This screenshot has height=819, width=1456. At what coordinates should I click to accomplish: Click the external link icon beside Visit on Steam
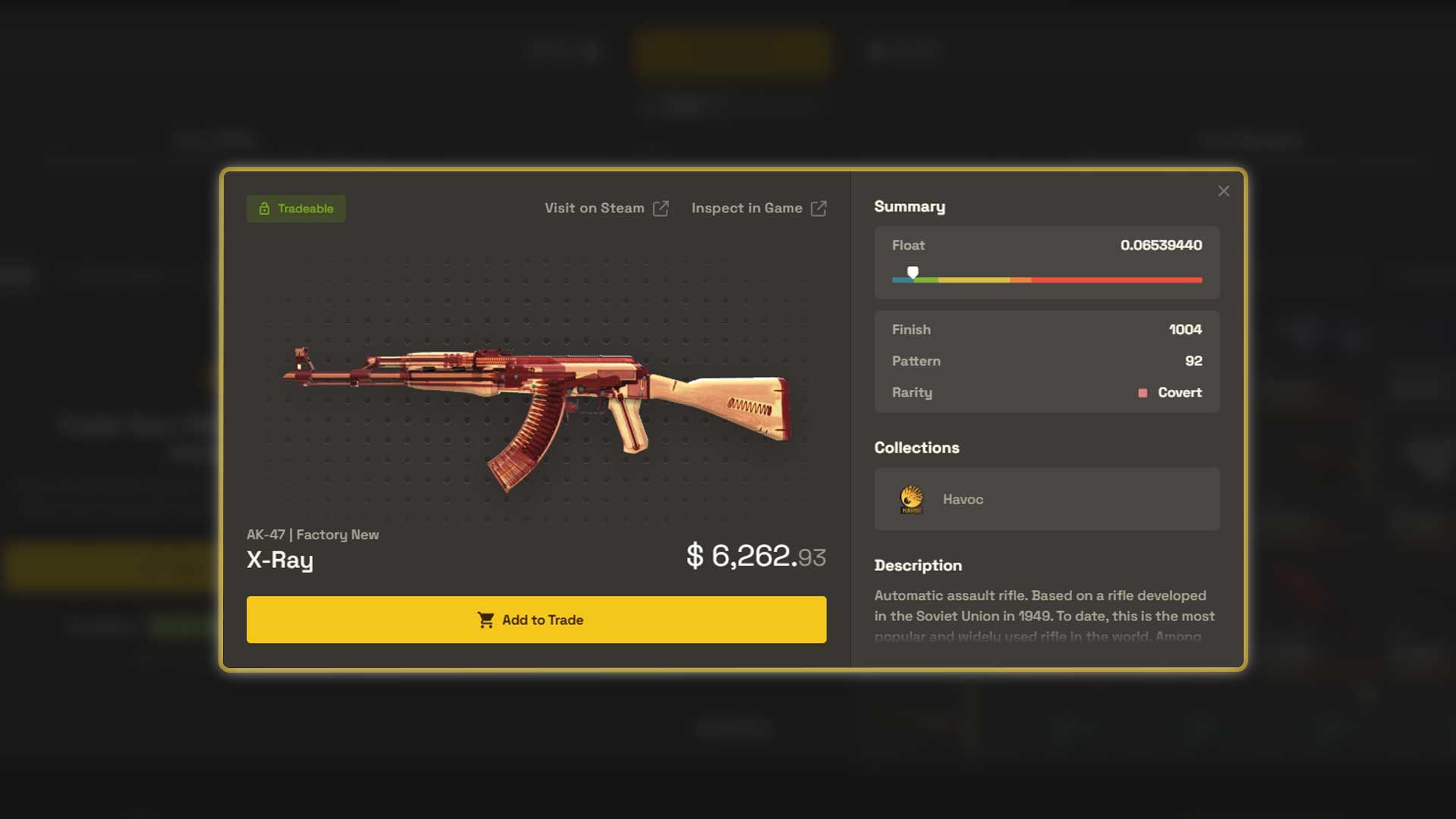661,208
